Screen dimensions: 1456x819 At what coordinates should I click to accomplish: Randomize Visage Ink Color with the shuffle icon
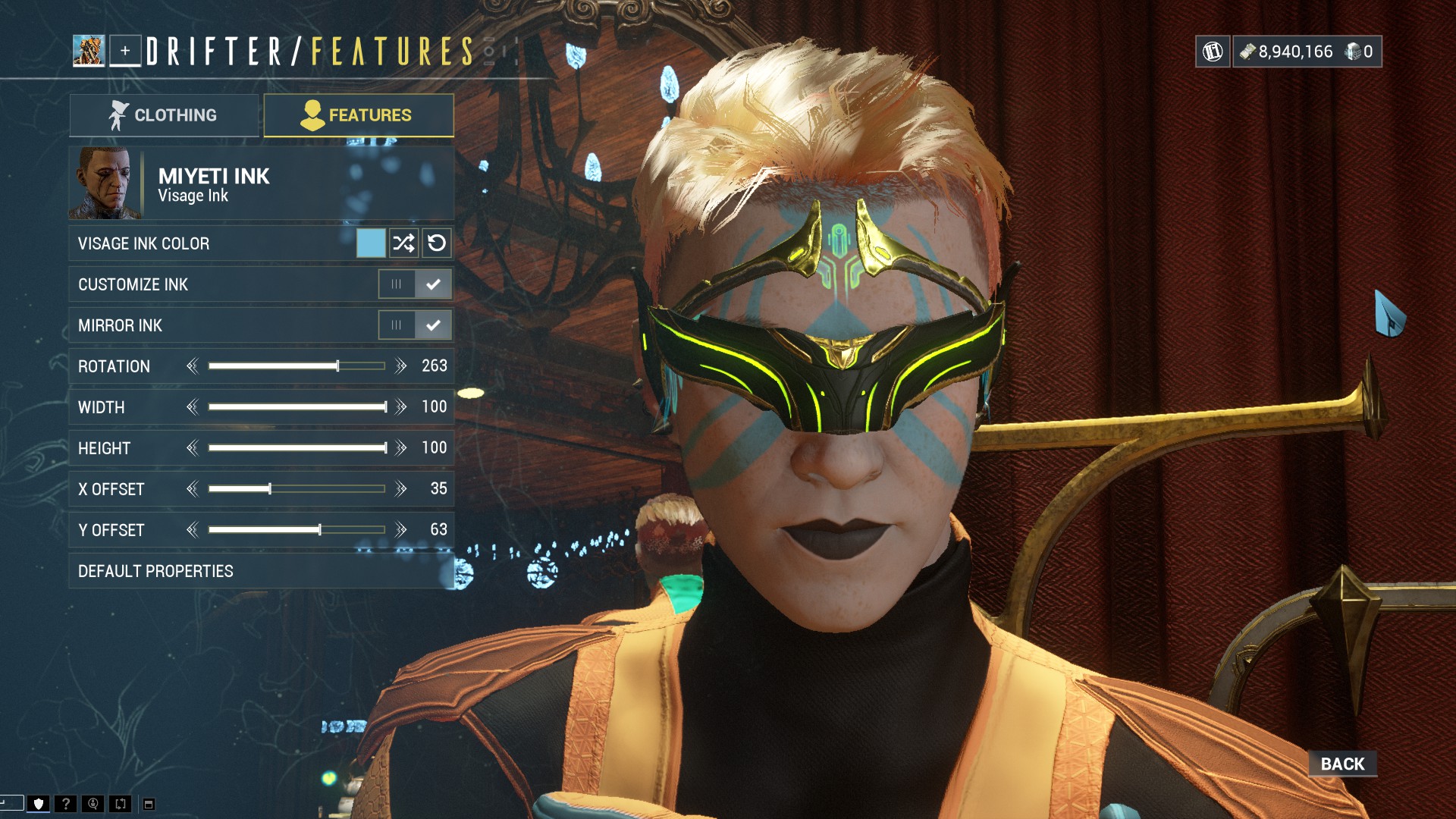tap(404, 243)
